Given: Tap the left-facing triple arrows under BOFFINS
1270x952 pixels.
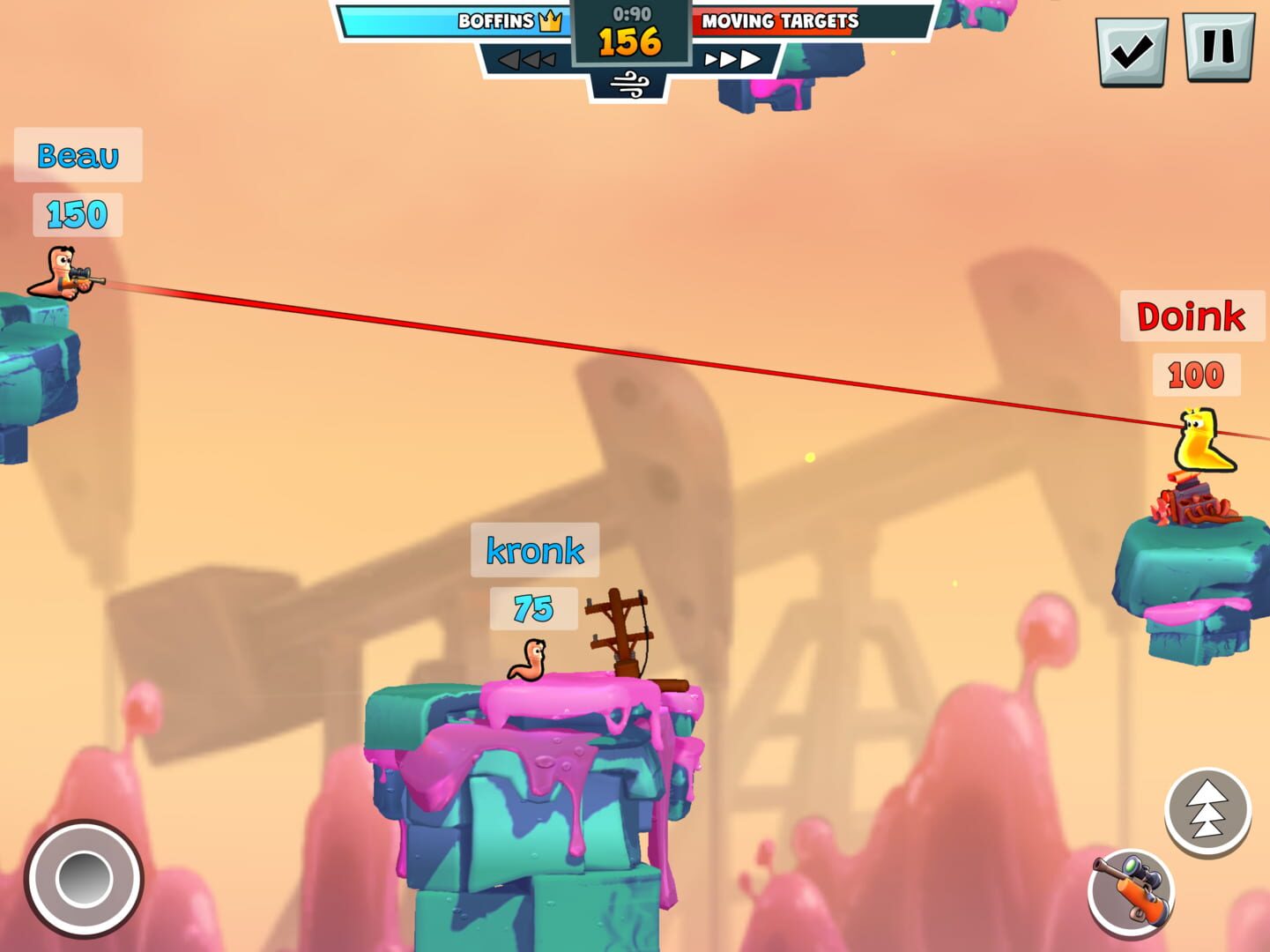Looking at the screenshot, I should click(x=528, y=58).
